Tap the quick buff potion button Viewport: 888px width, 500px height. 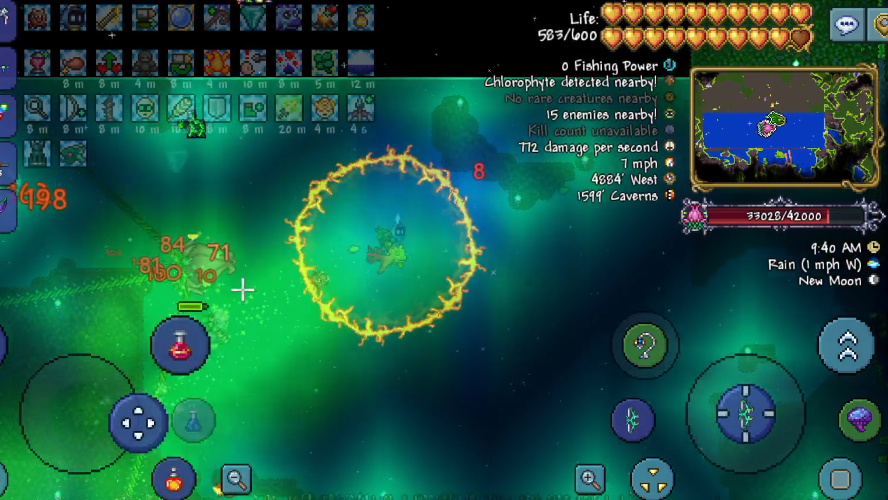[174, 478]
